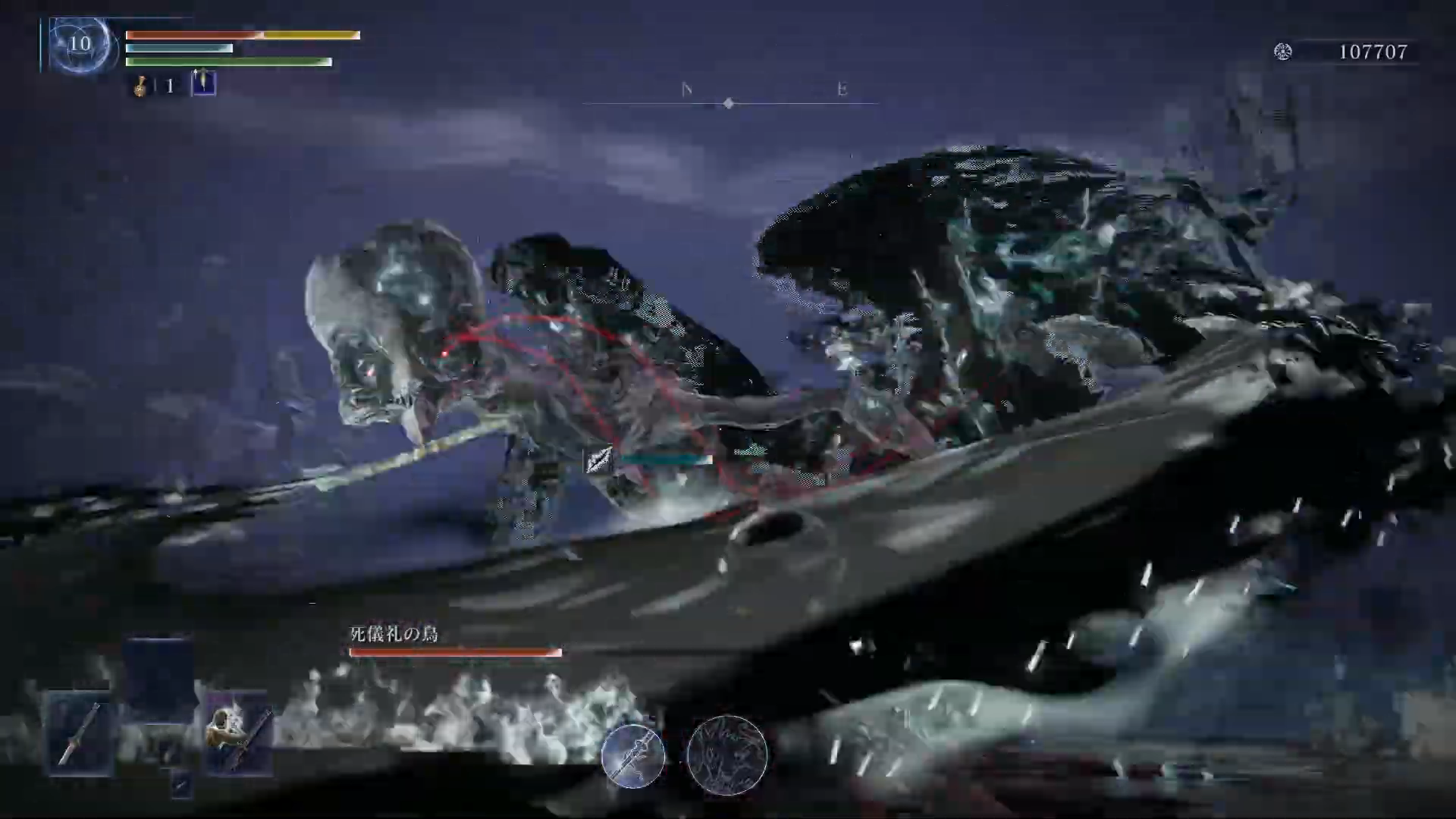
Task: Click the level 10 emblem
Action: pyautogui.click(x=80, y=44)
